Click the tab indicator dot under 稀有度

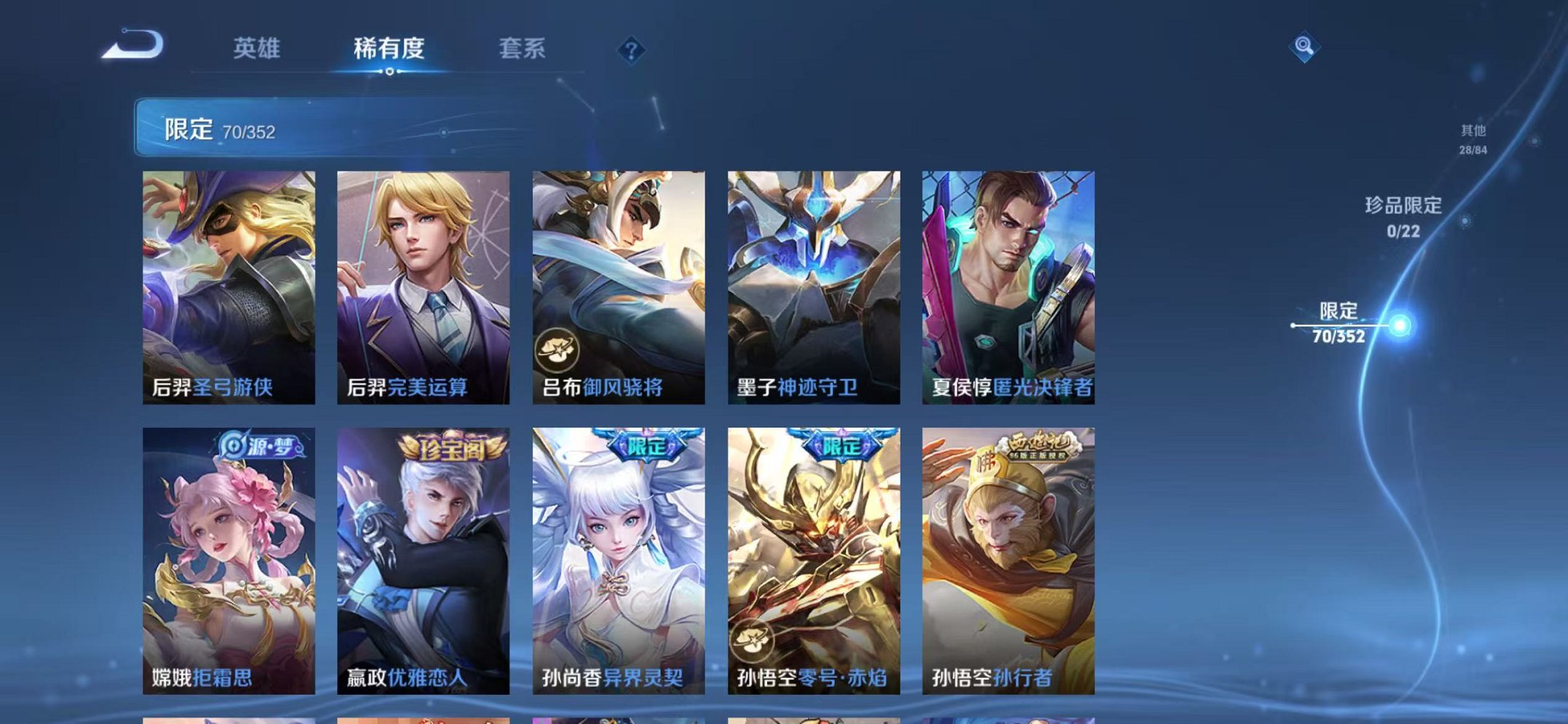tap(391, 72)
